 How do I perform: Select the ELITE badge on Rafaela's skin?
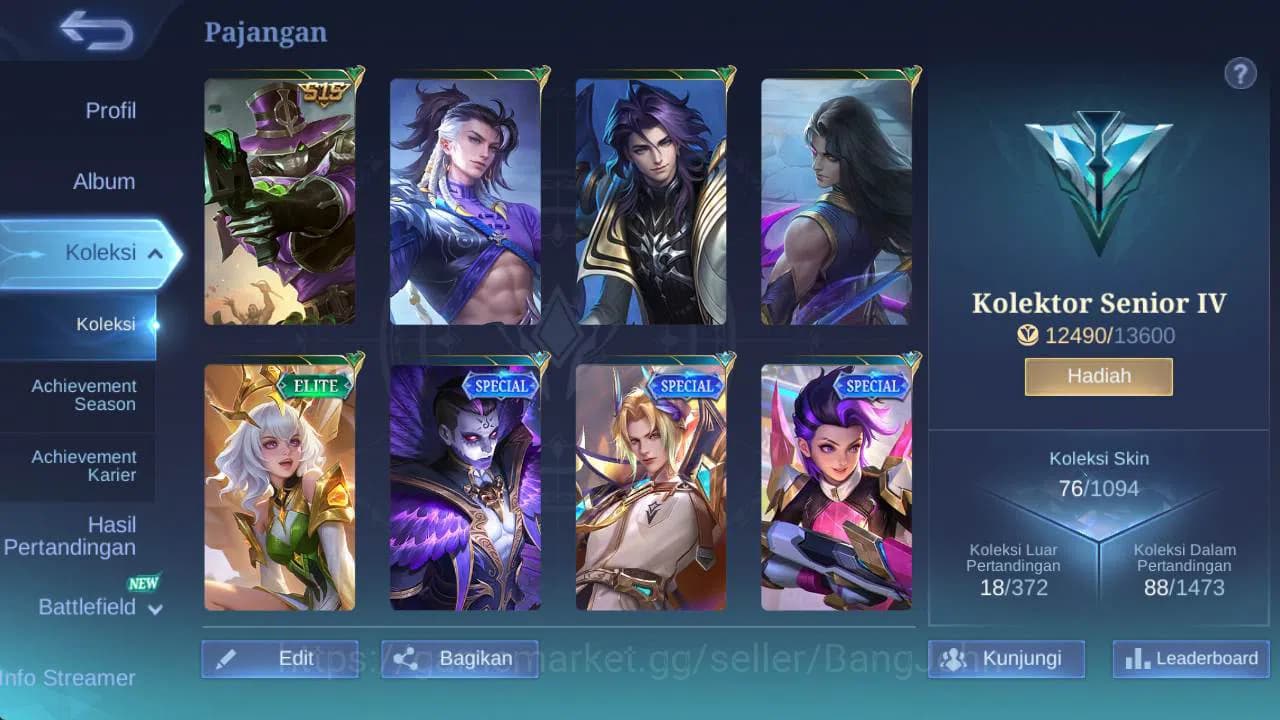pyautogui.click(x=315, y=384)
